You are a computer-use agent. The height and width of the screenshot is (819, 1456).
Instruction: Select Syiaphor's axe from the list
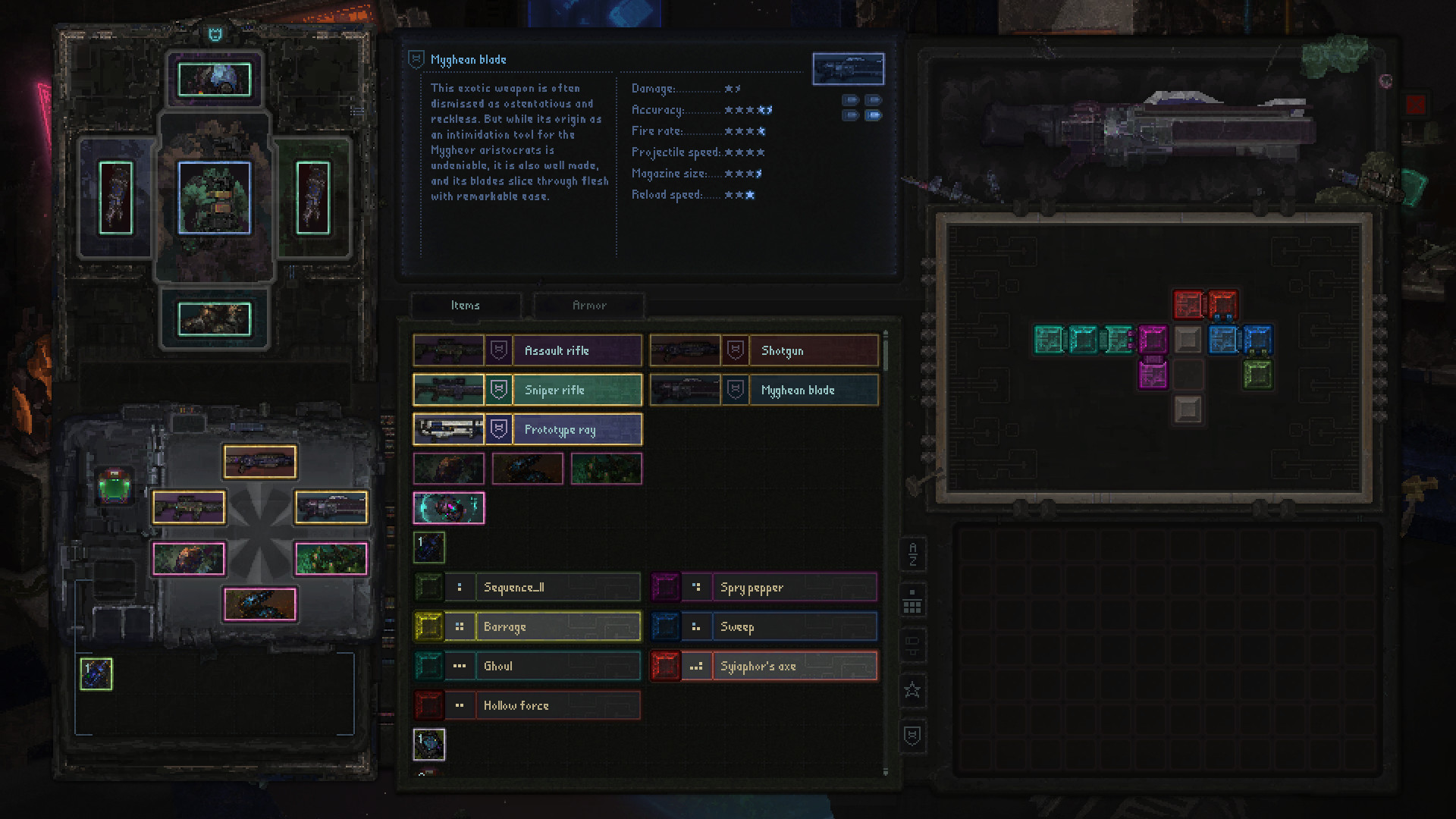click(795, 666)
